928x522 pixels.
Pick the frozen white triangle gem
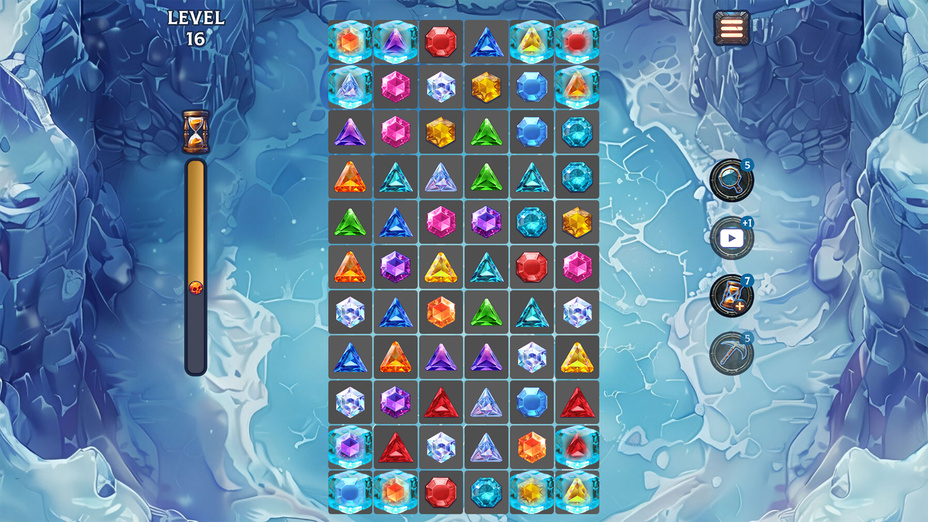350,87
